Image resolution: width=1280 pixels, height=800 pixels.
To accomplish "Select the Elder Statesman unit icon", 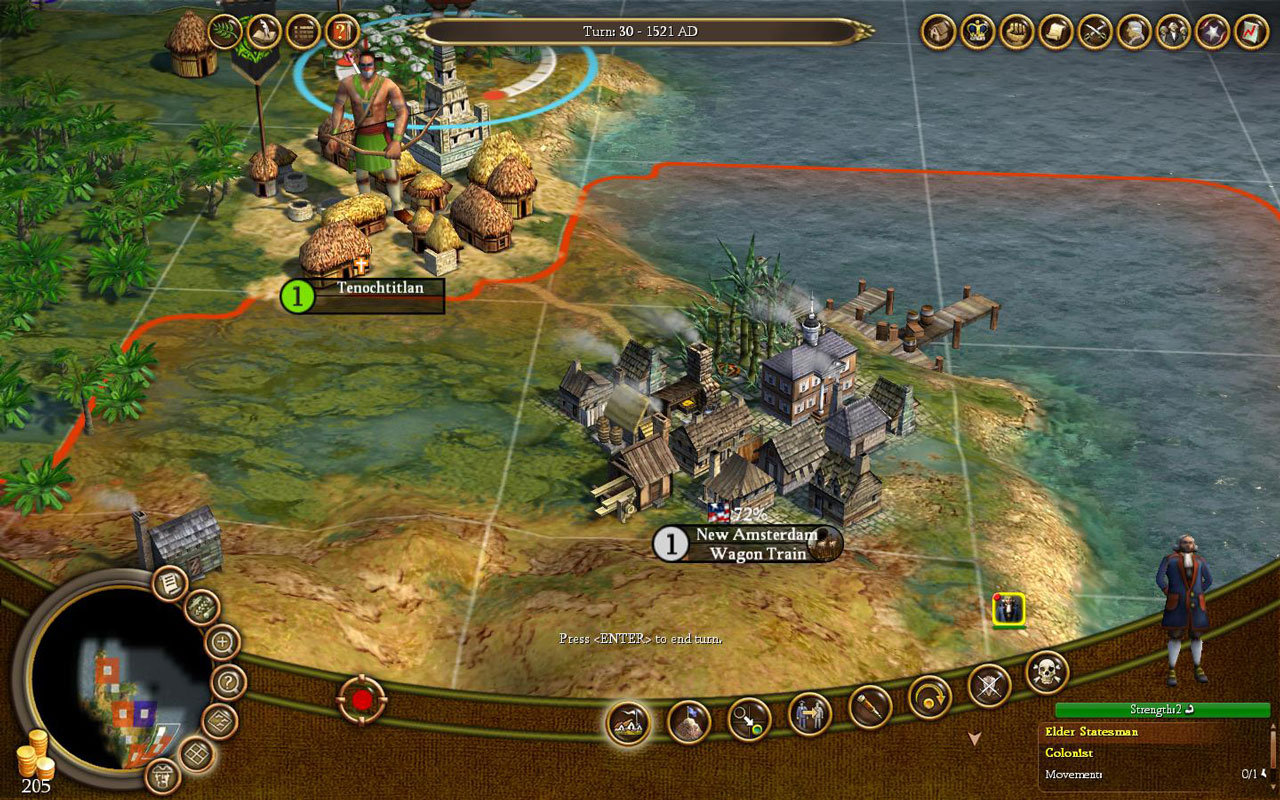I will click(1008, 610).
